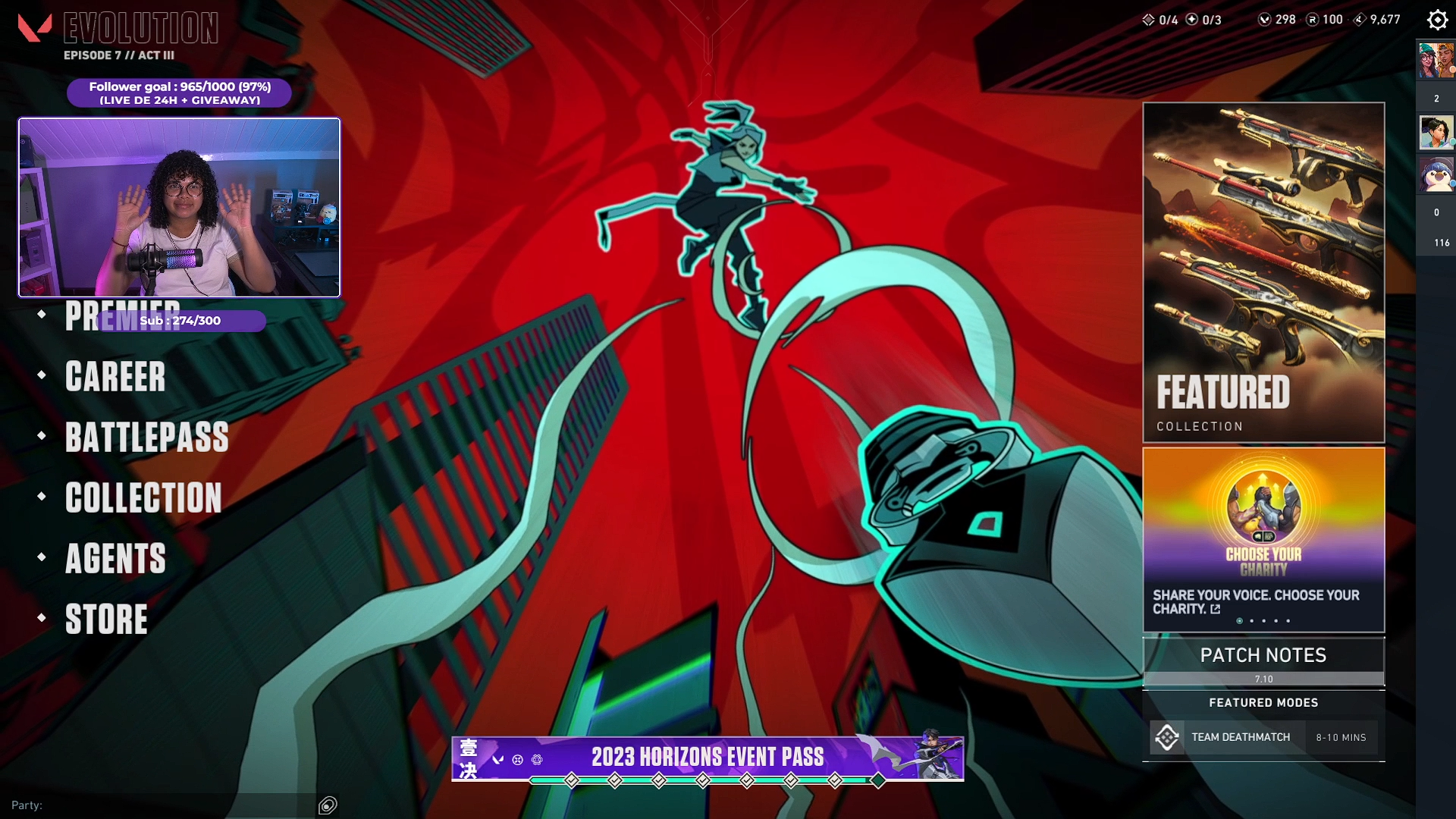The image size is (1456, 819).
Task: Go to the Collection menu
Action: click(143, 498)
